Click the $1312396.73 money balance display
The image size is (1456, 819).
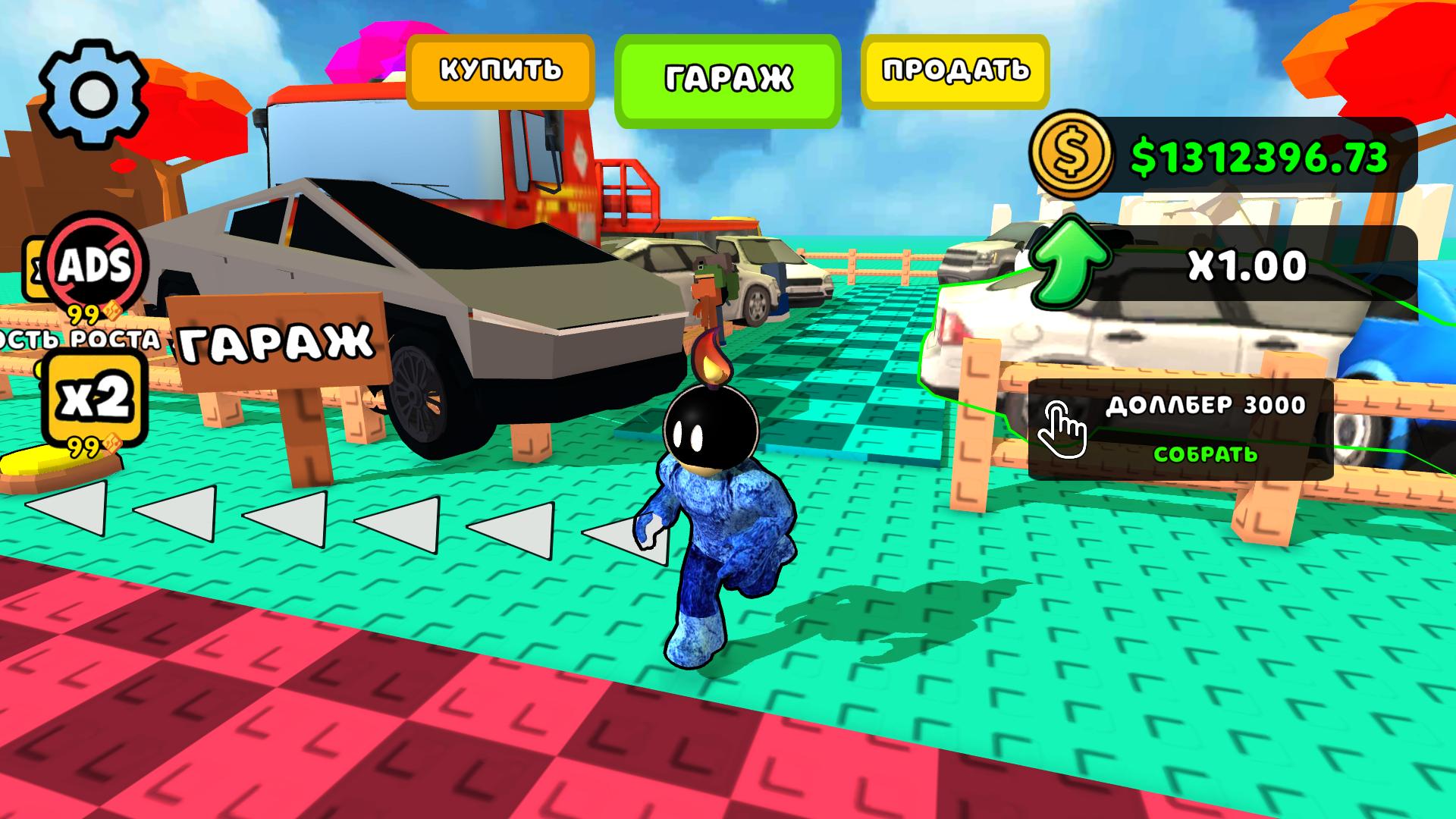tap(1259, 155)
